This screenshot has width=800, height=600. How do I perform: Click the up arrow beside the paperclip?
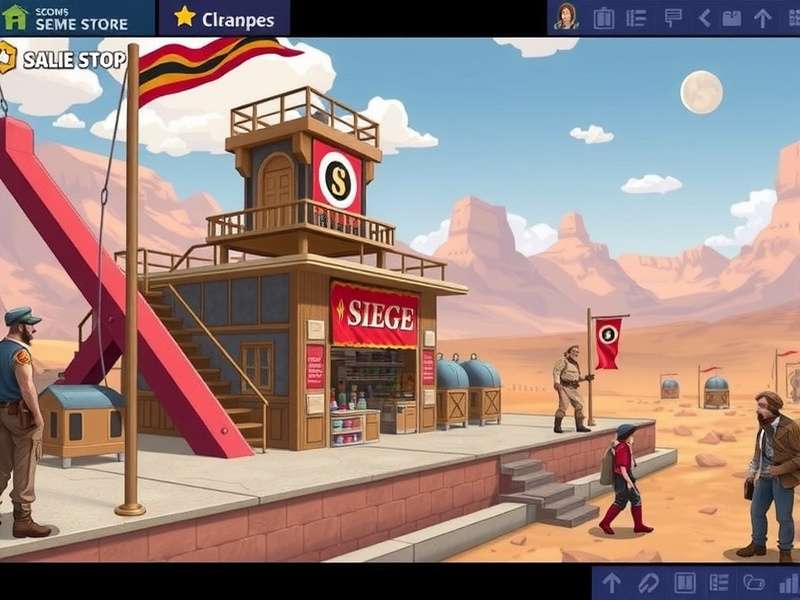(x=611, y=583)
